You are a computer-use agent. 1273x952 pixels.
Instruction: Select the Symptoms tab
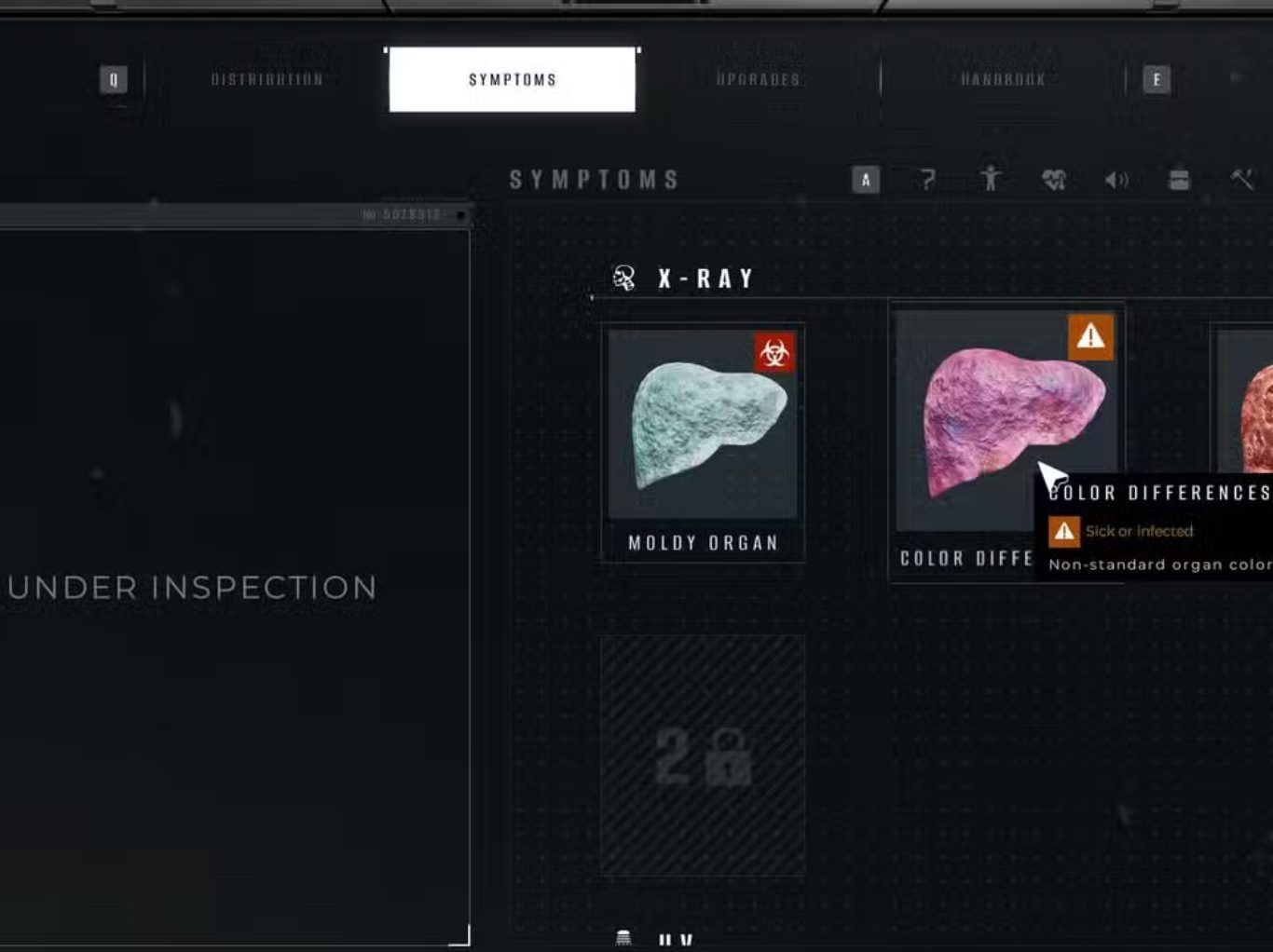pos(512,80)
